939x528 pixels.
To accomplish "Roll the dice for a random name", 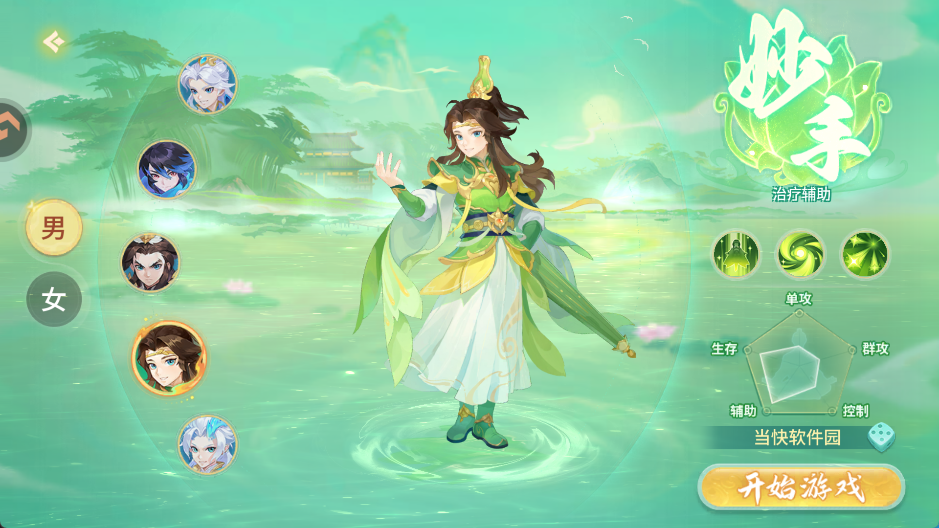I will point(880,436).
